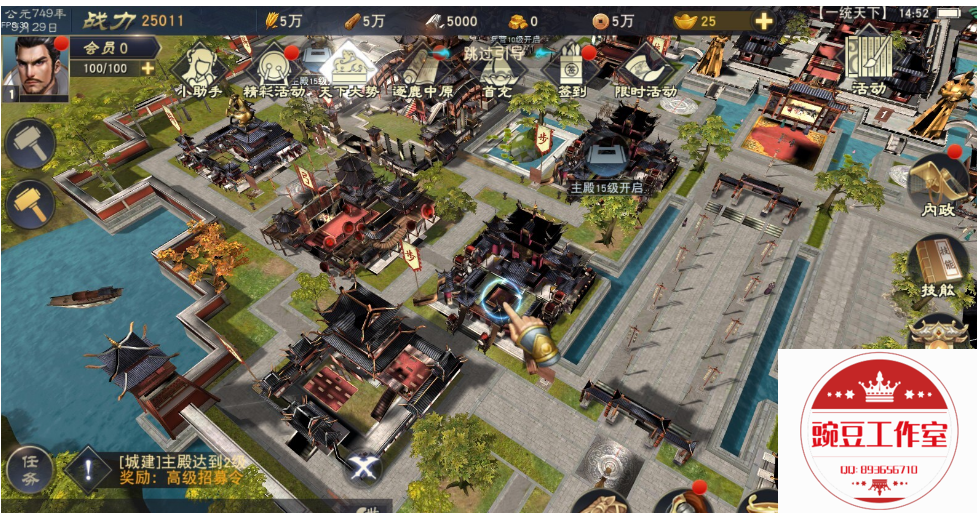
Task: Open the 会员 (VIP) panel
Action: tap(110, 47)
